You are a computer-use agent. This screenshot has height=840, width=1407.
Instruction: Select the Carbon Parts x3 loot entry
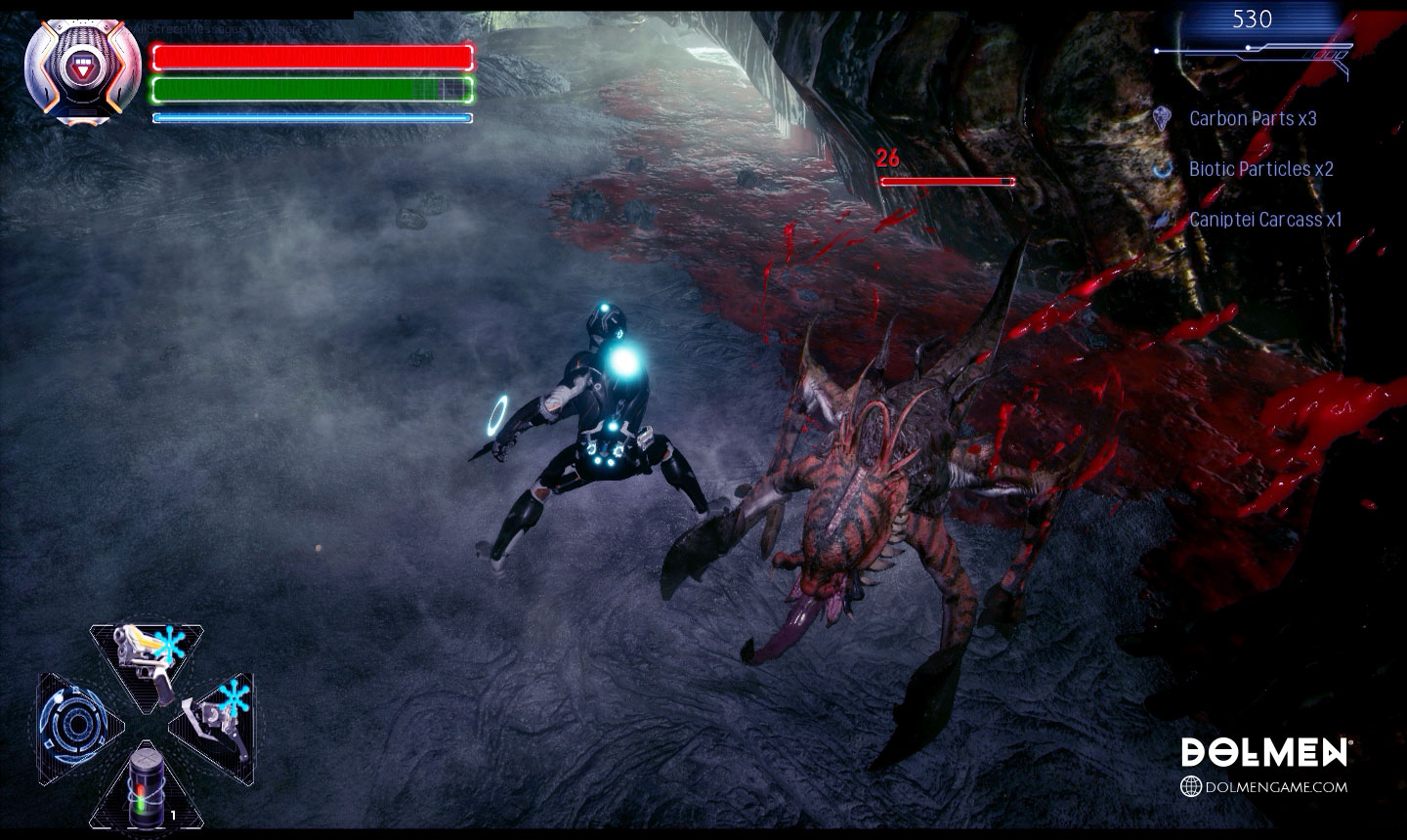[x=1252, y=118]
